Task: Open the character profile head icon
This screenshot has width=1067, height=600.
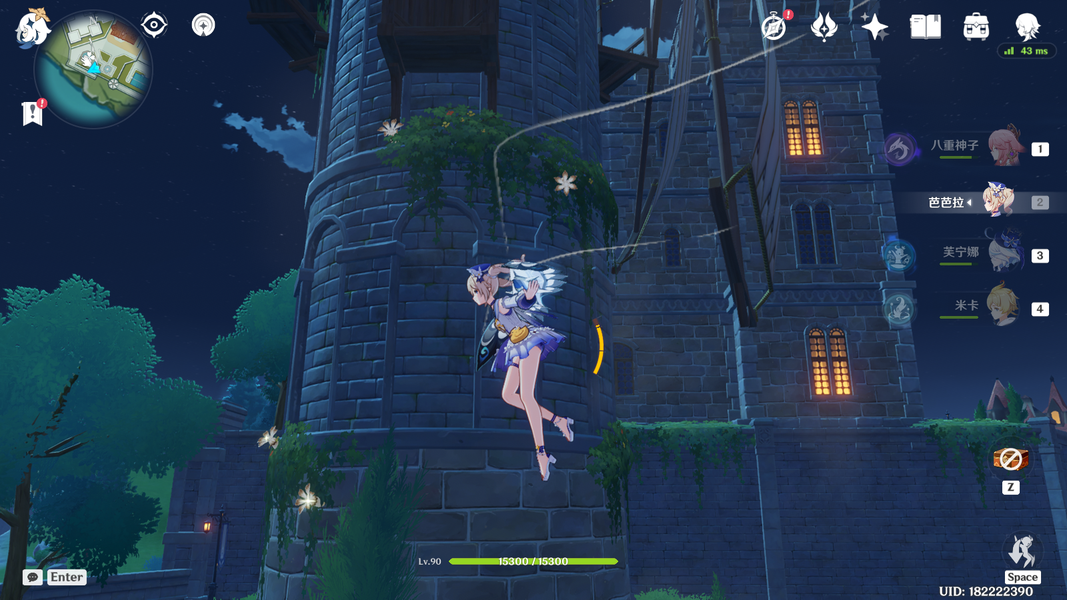Action: pos(1027,26)
